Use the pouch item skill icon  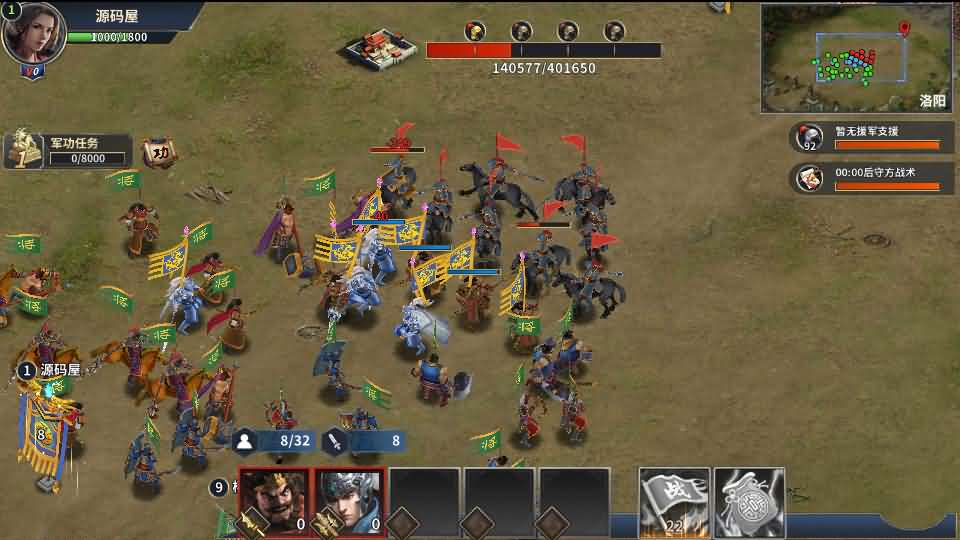pyautogui.click(x=749, y=501)
